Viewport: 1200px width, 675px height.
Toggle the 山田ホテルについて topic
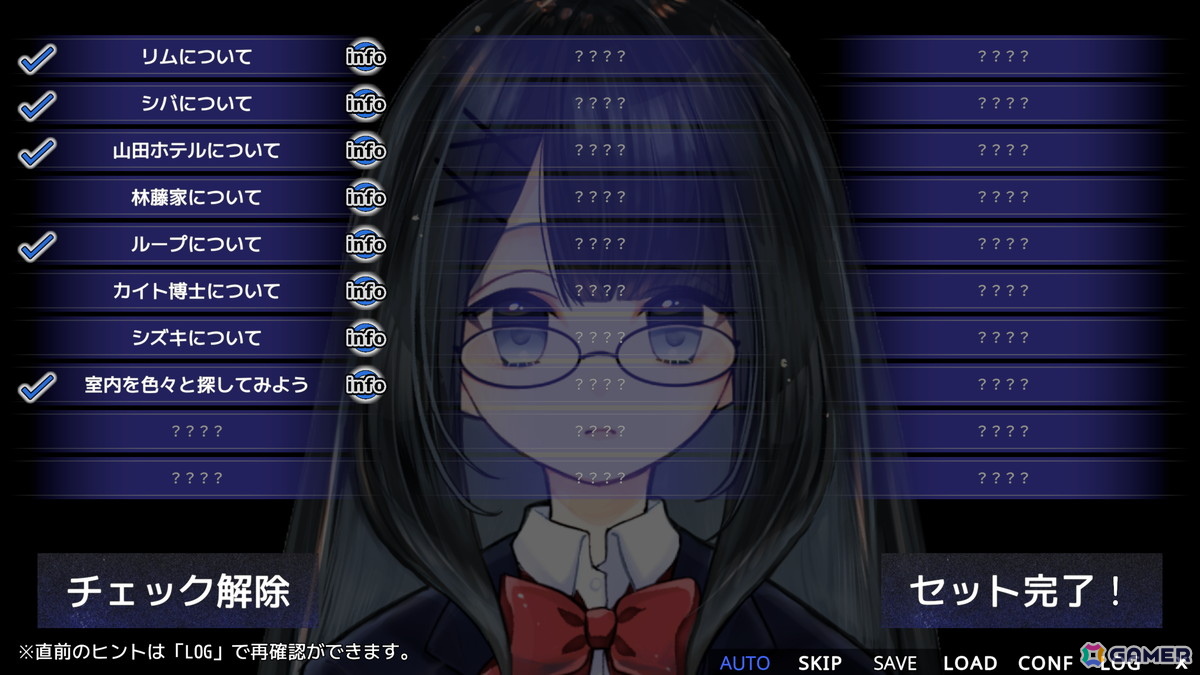click(196, 151)
